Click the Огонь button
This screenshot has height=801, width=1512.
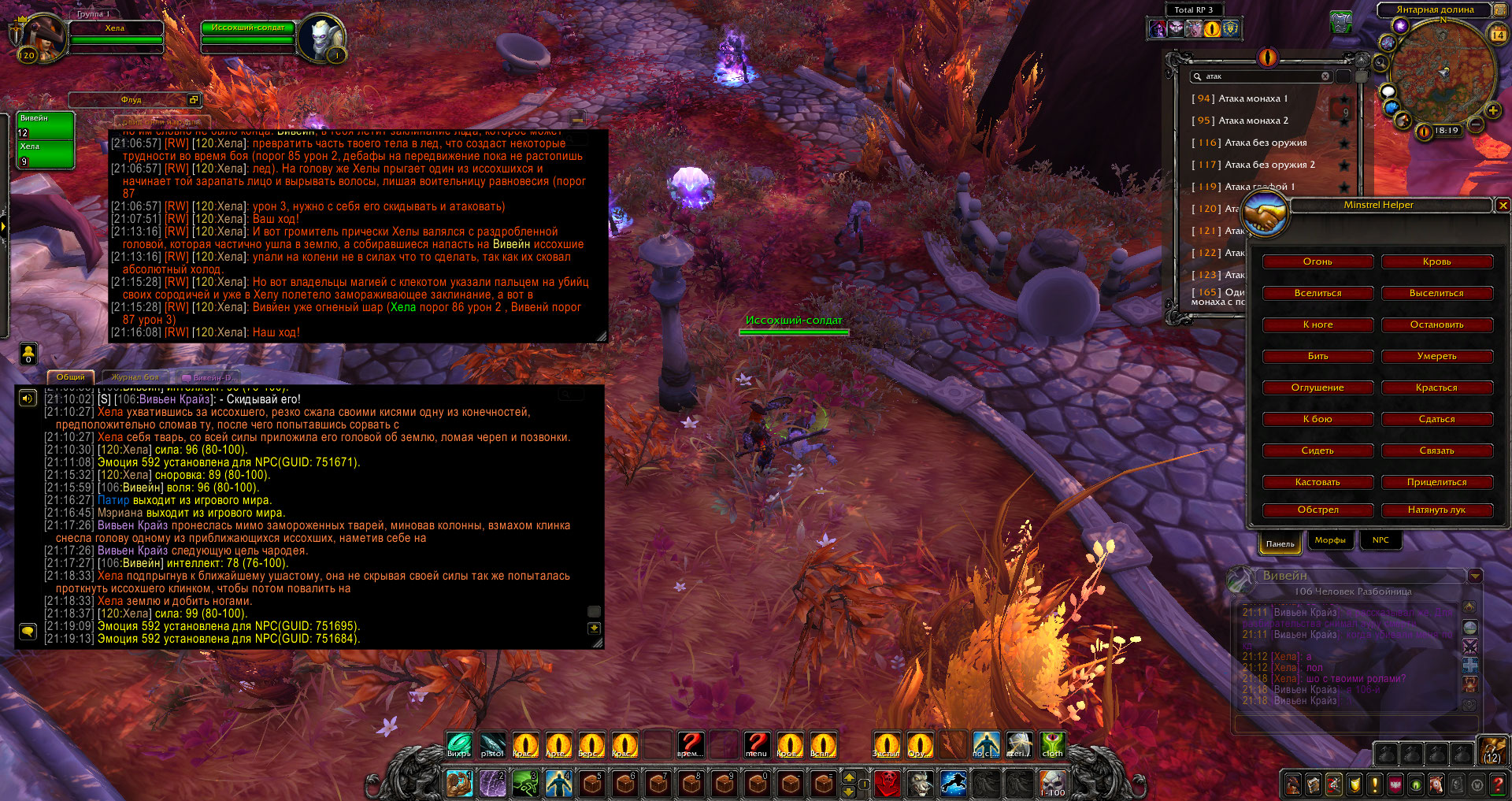click(x=1317, y=261)
